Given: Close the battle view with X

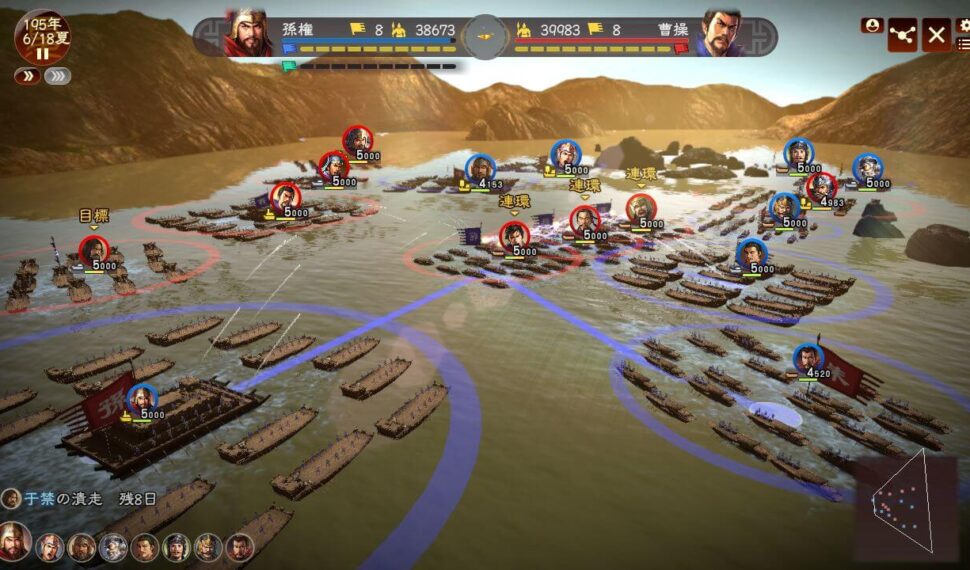Looking at the screenshot, I should pos(936,35).
